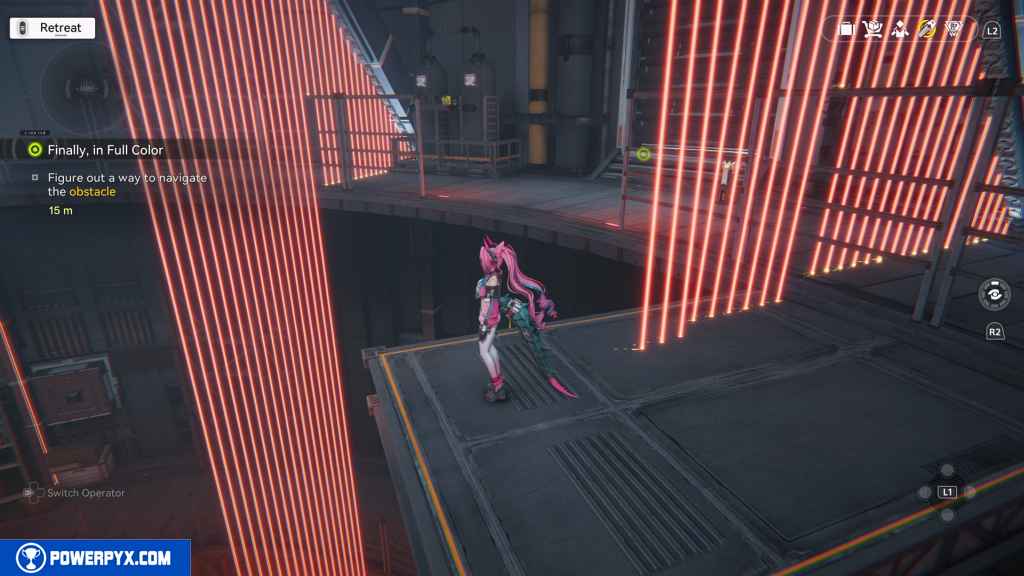Click the faint circular minimap radar
The width and height of the screenshot is (1024, 576).
pyautogui.click(x=86, y=88)
